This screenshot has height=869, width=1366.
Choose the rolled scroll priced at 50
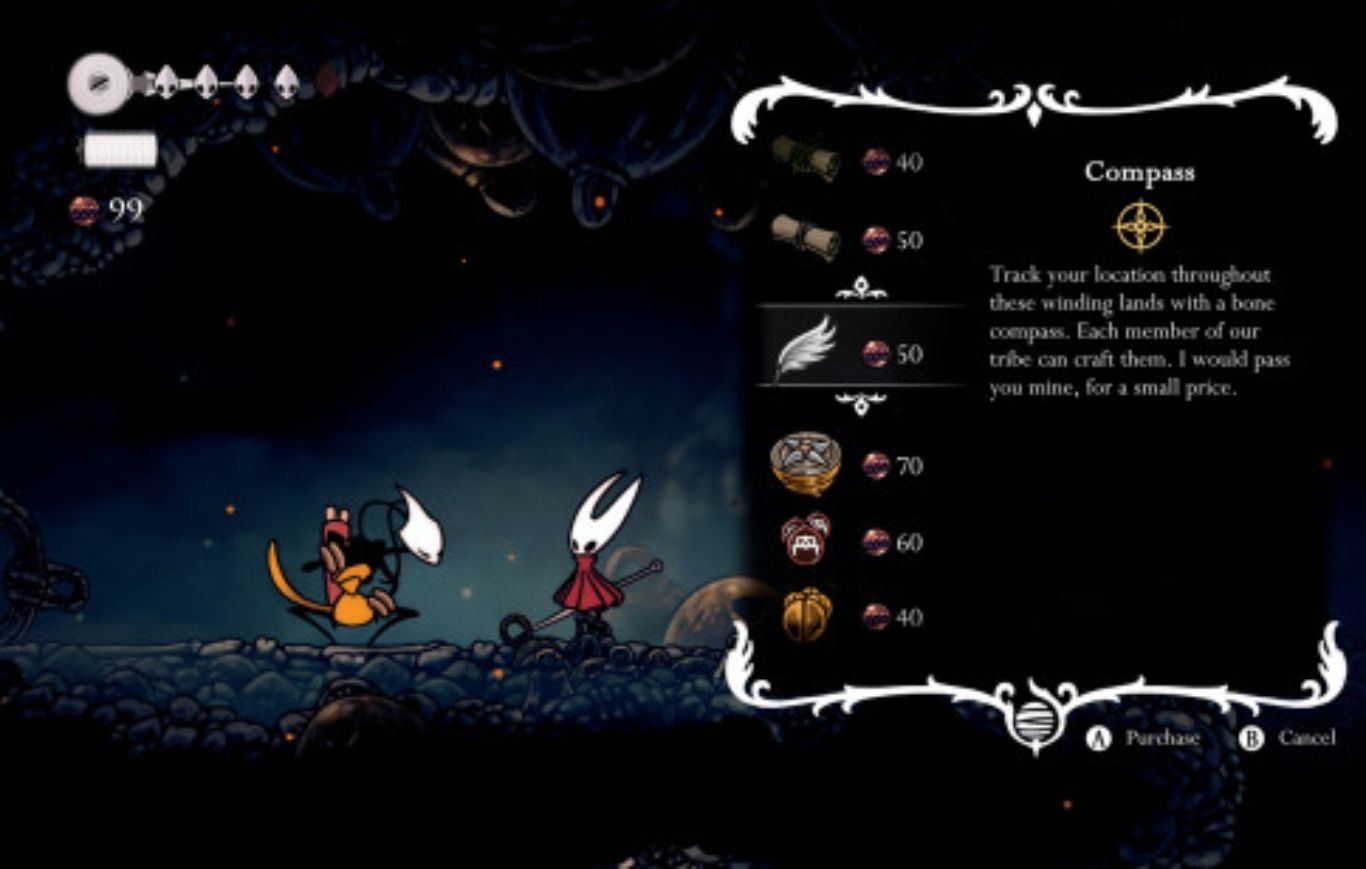click(806, 239)
